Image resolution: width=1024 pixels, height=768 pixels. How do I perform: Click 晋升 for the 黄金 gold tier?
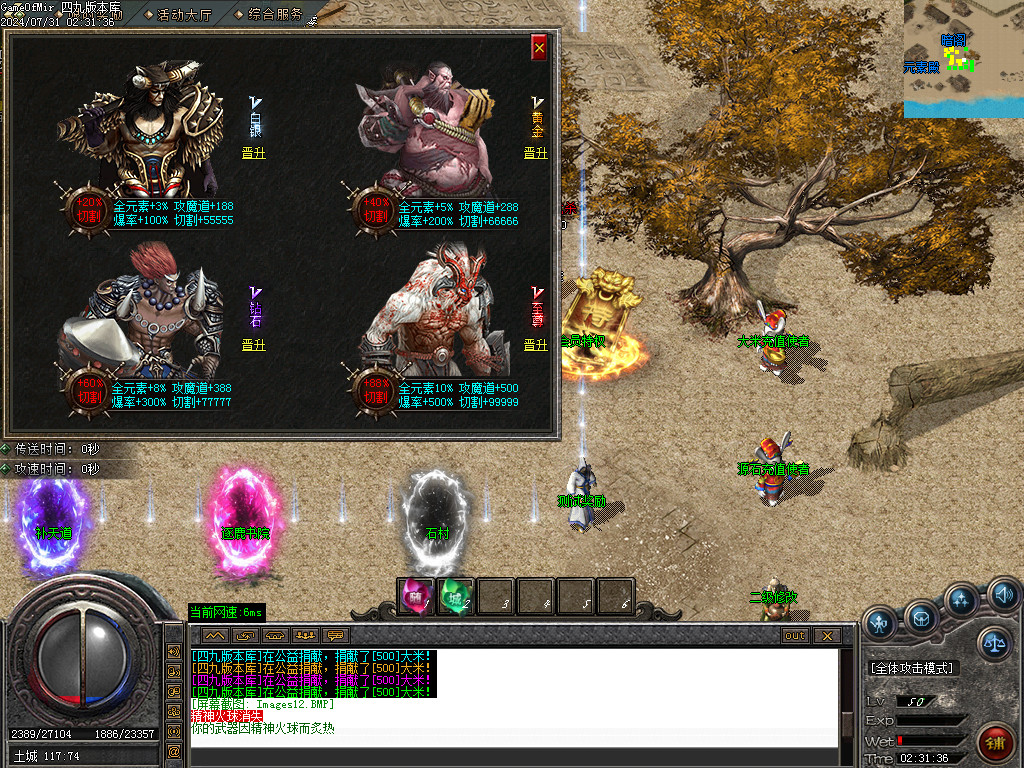pos(536,153)
